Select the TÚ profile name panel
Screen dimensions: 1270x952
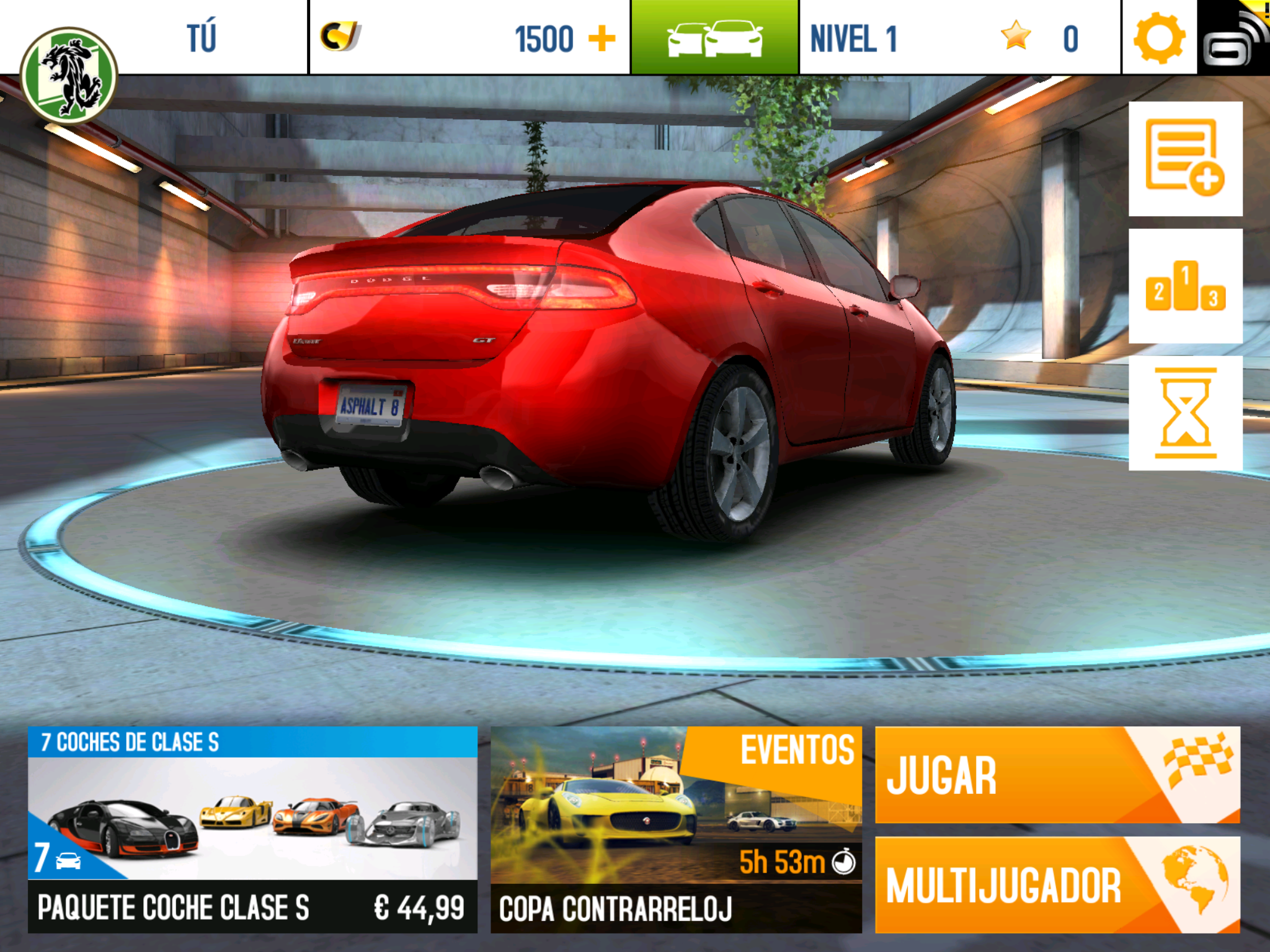202,38
